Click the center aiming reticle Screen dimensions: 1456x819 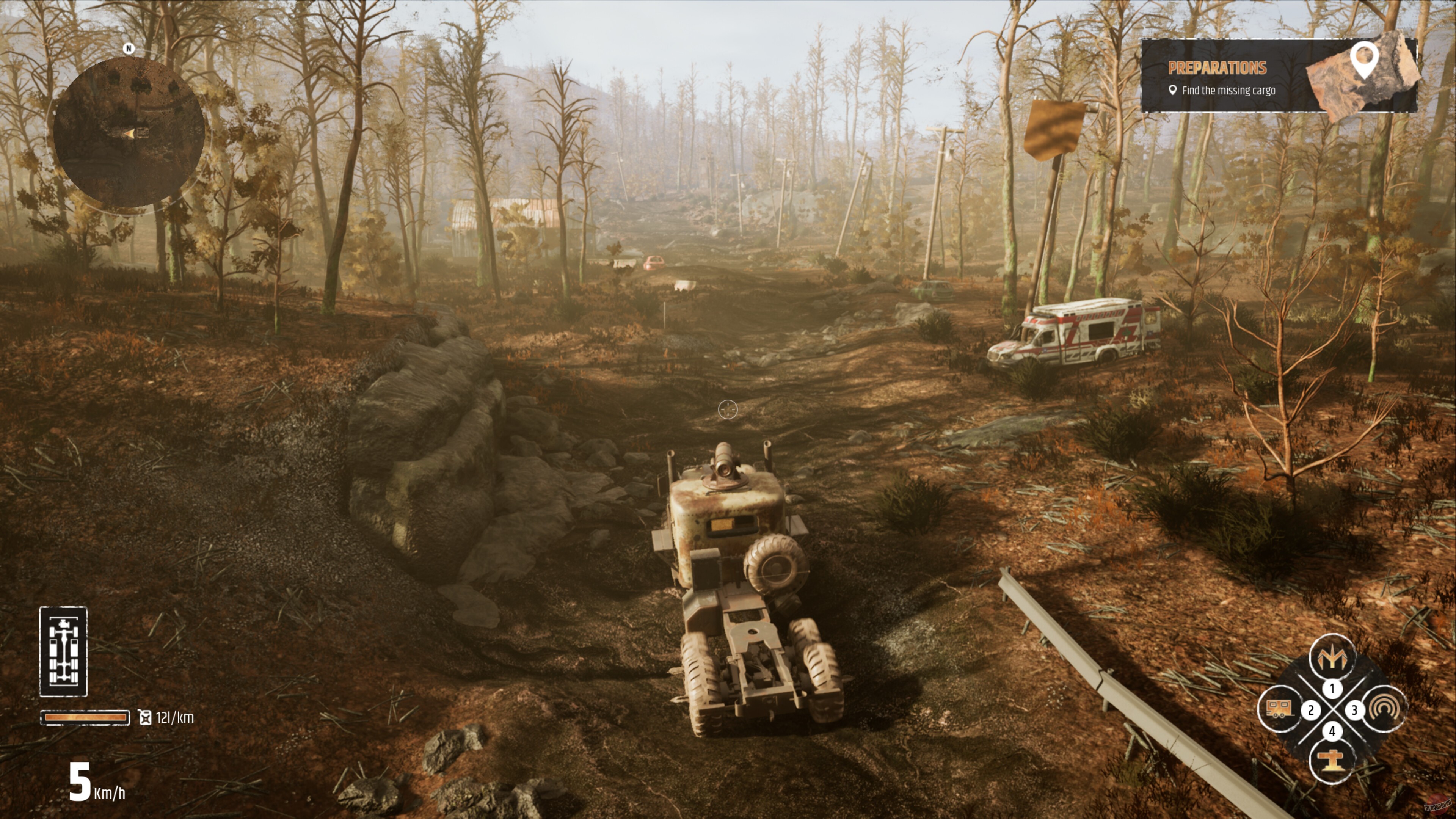click(728, 409)
